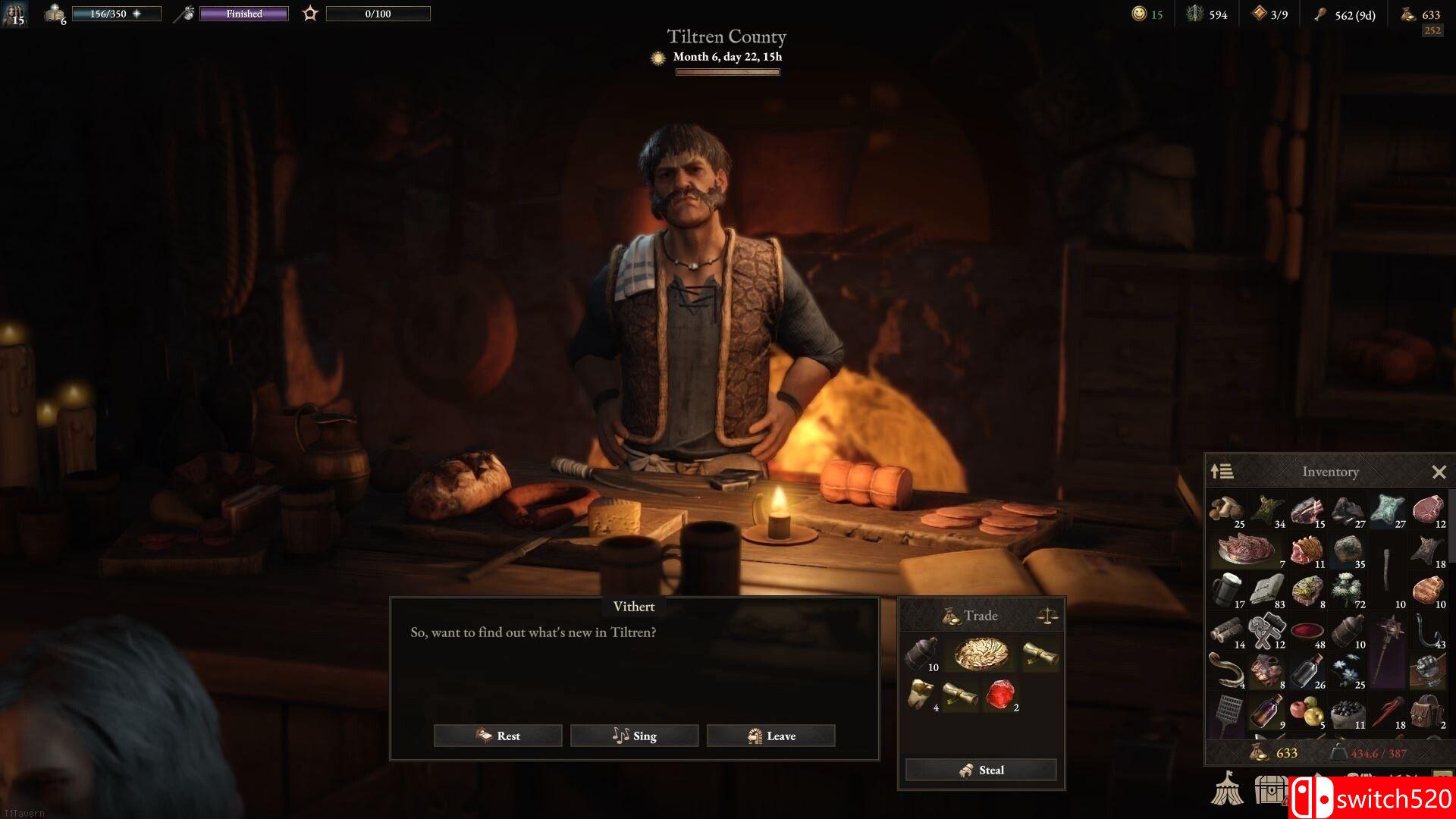Select the tooth item in Trade
1456x819 pixels.
click(921, 694)
